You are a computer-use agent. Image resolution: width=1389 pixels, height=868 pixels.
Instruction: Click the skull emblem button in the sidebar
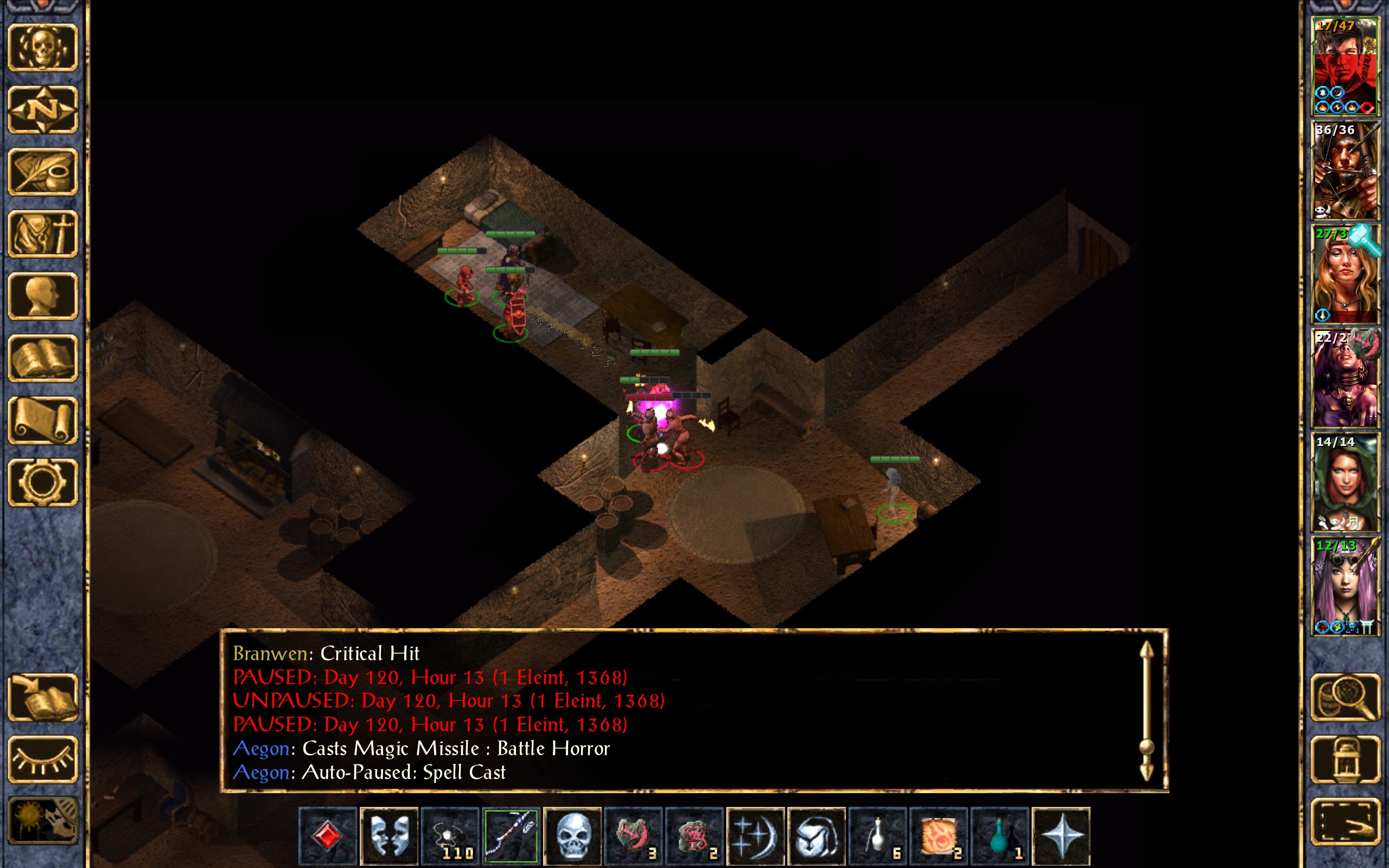42,48
